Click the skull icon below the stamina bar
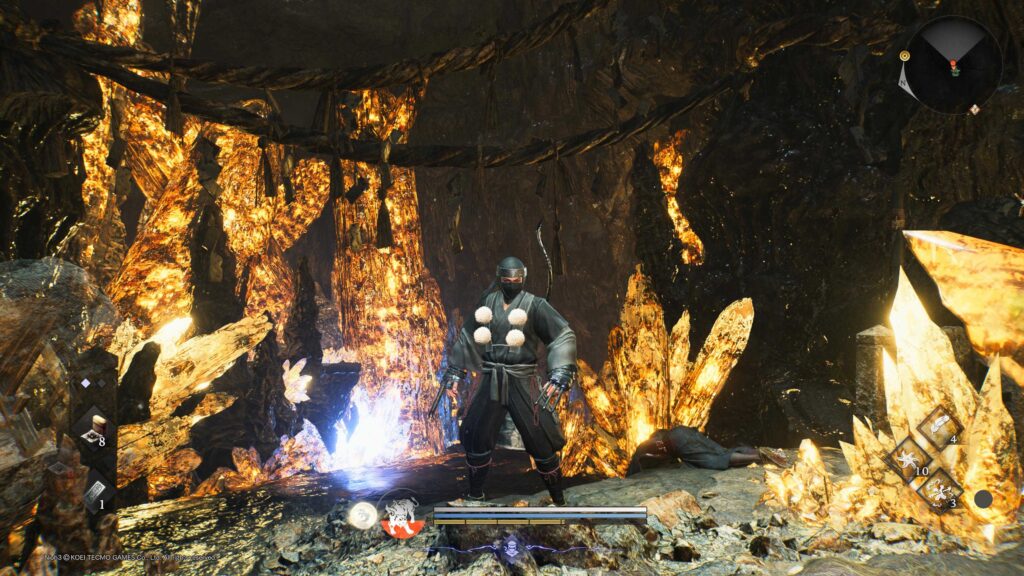Viewport: 1024px width, 576px height. (x=510, y=545)
